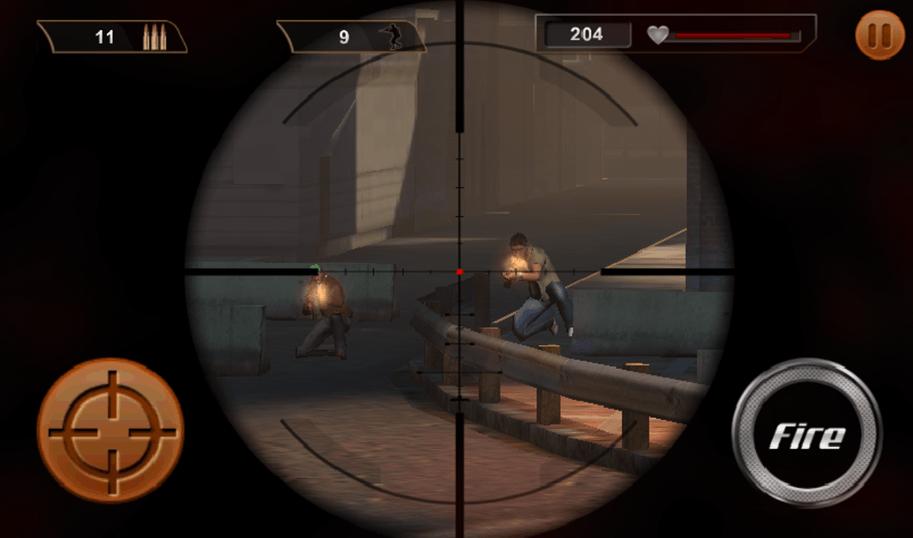Pause the game with the orange button
Image resolution: width=913 pixels, height=538 pixels.
[x=880, y=36]
